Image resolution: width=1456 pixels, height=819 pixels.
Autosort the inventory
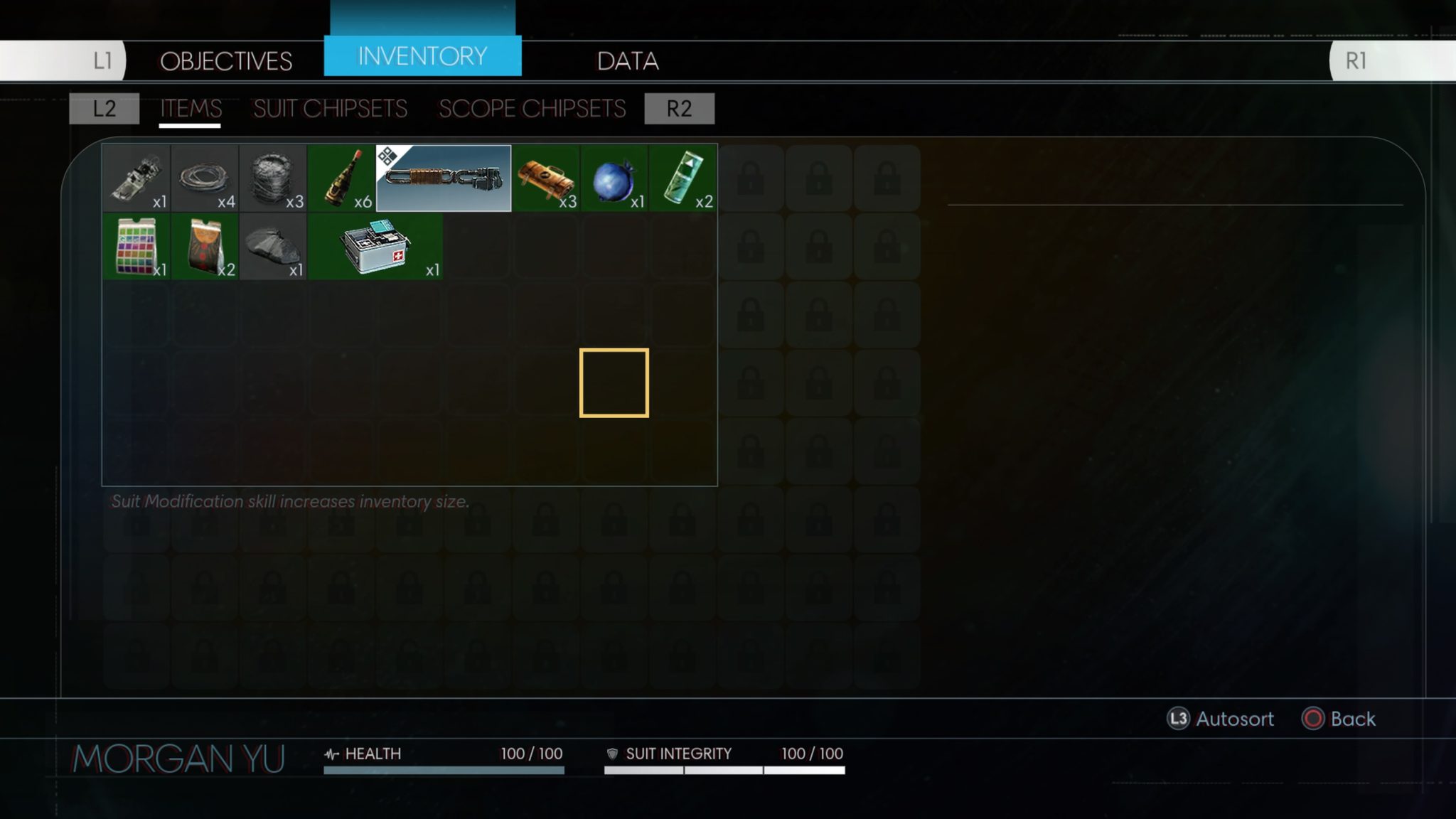pyautogui.click(x=1221, y=719)
